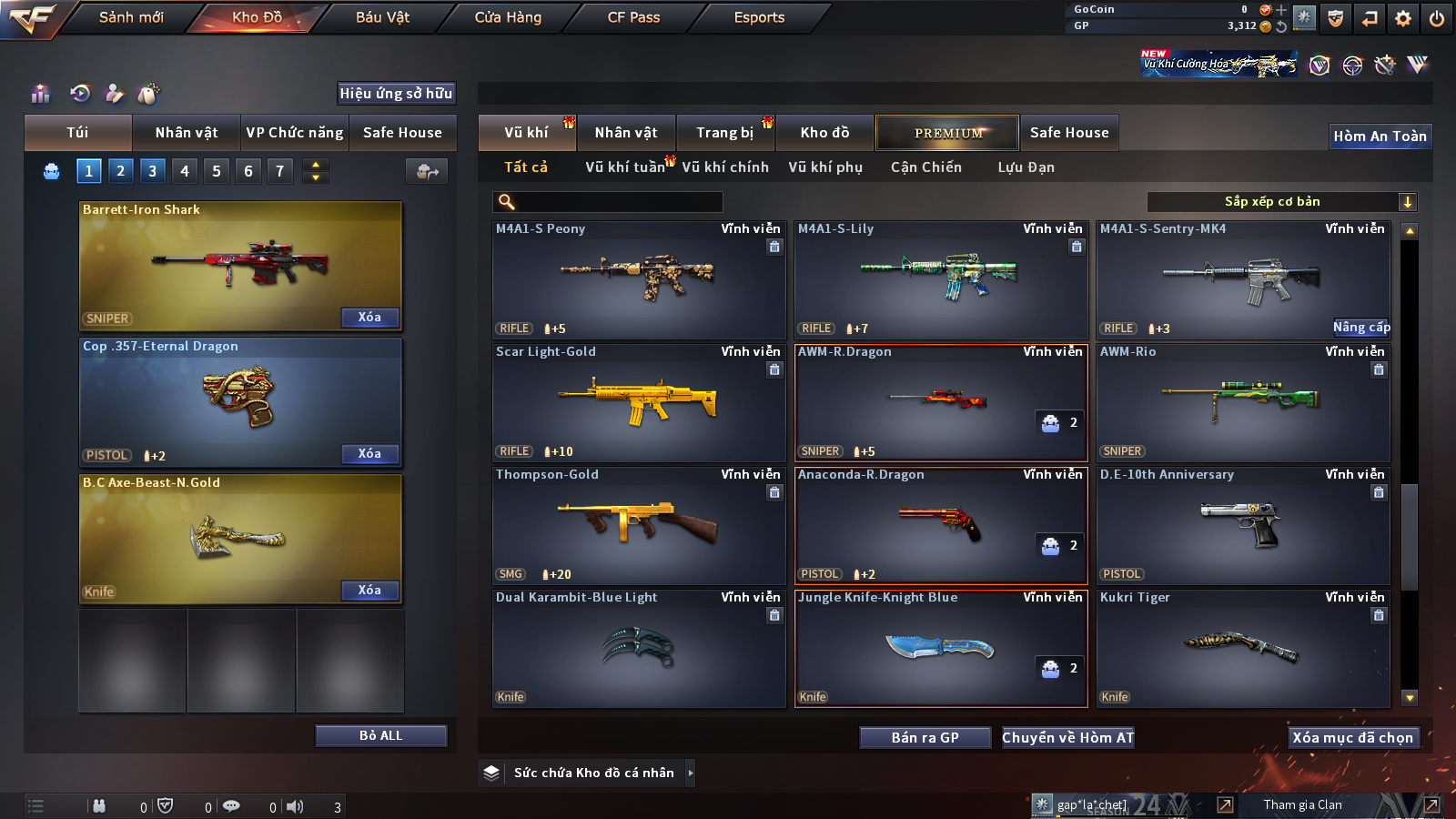The width and height of the screenshot is (1456, 819).
Task: Click the Bỏ ALL button
Action: (380, 735)
